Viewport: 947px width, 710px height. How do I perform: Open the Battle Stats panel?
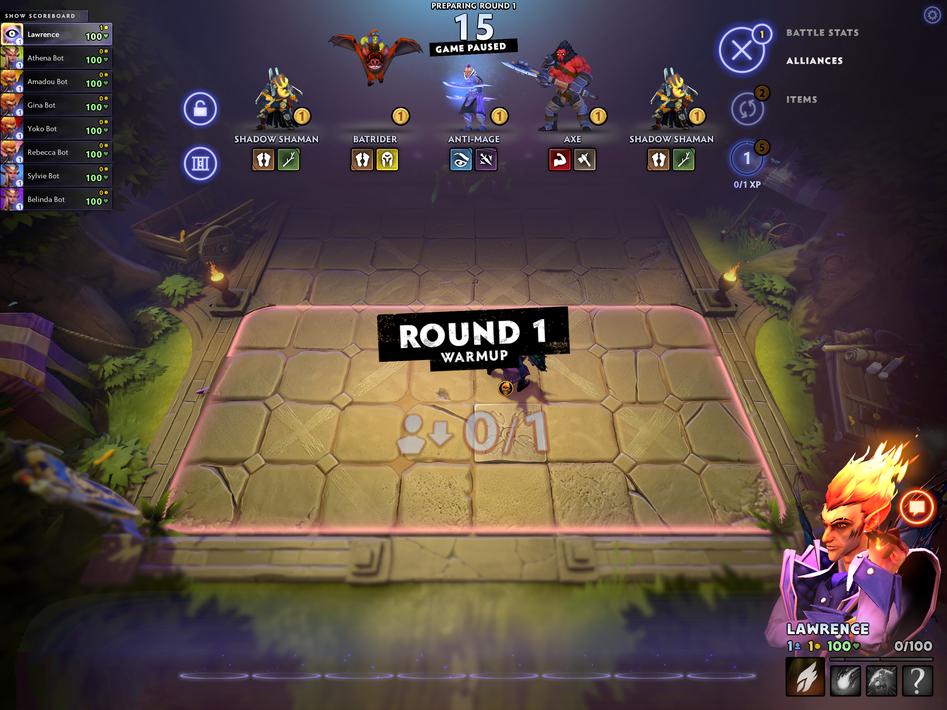point(822,33)
